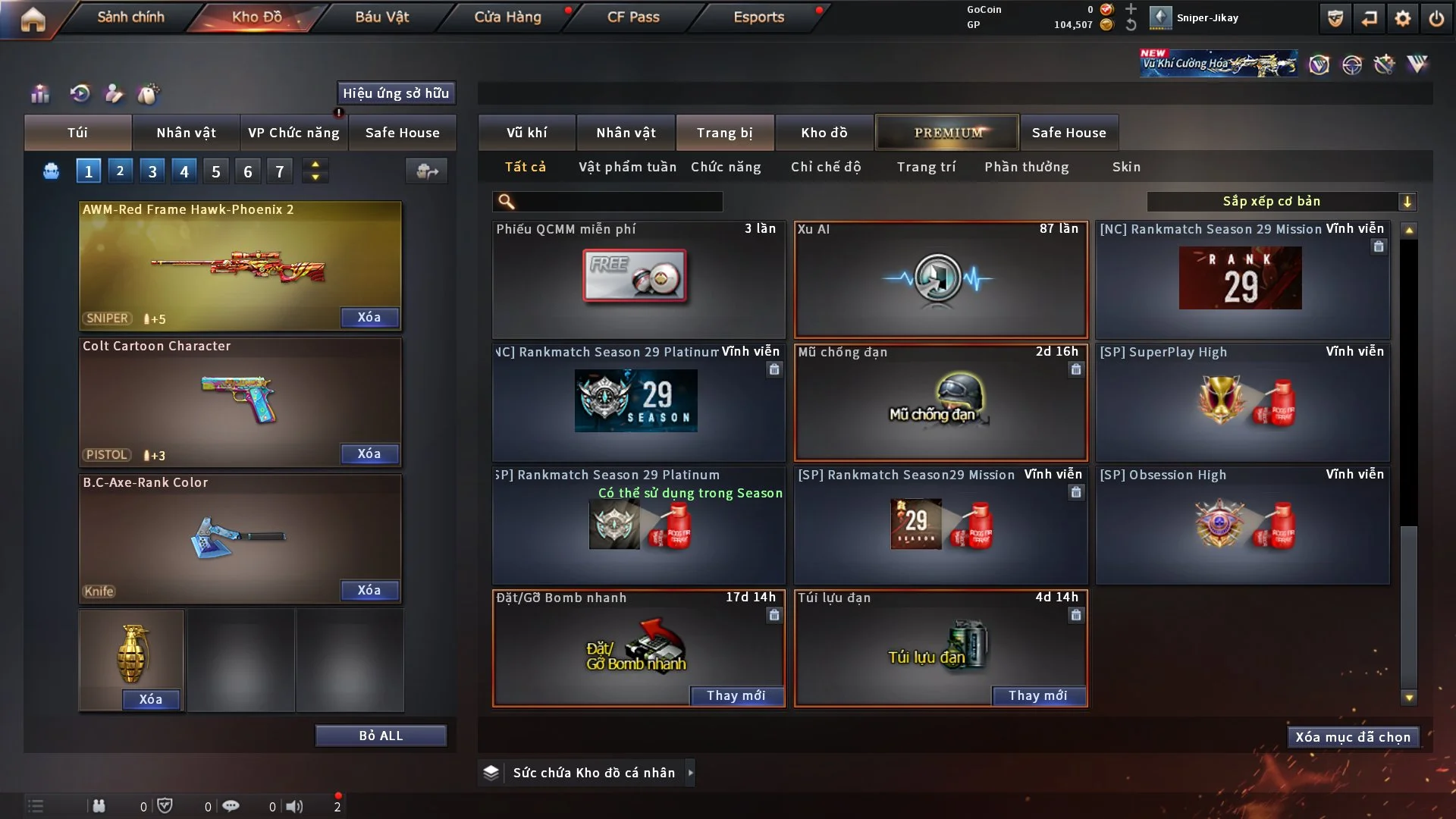Open the CF Pass menu
This screenshot has width=1456, height=819.
[633, 17]
